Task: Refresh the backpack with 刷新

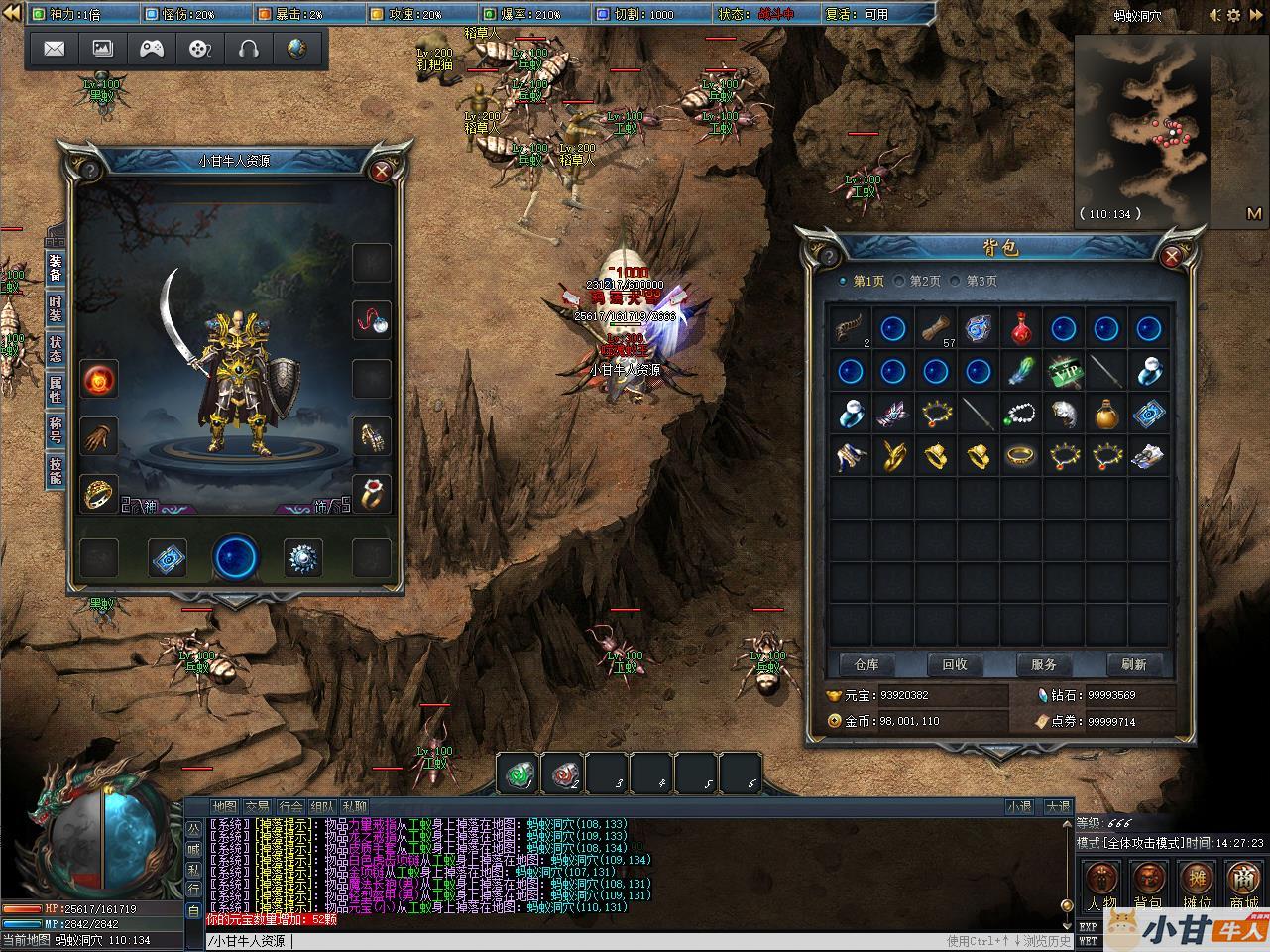Action: pos(1133,664)
